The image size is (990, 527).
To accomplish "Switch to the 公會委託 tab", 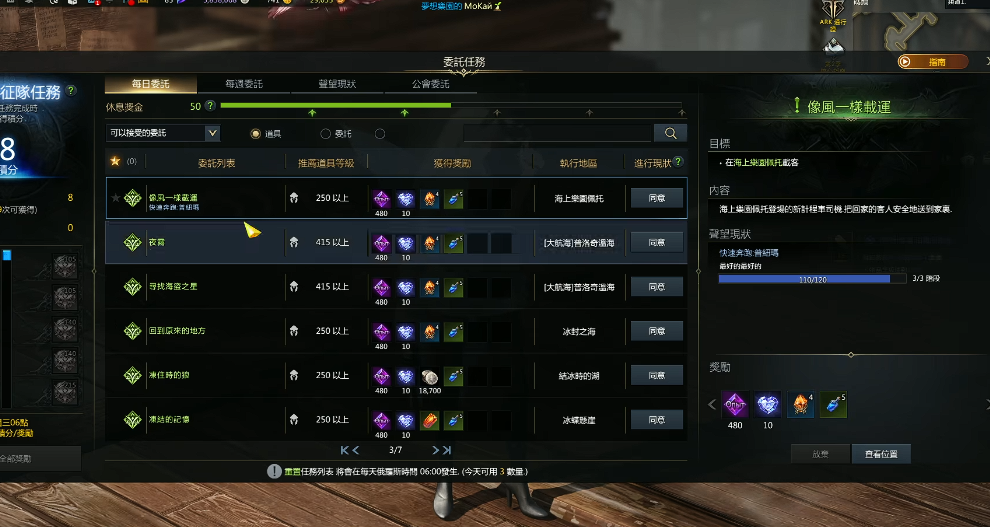I will 431,84.
